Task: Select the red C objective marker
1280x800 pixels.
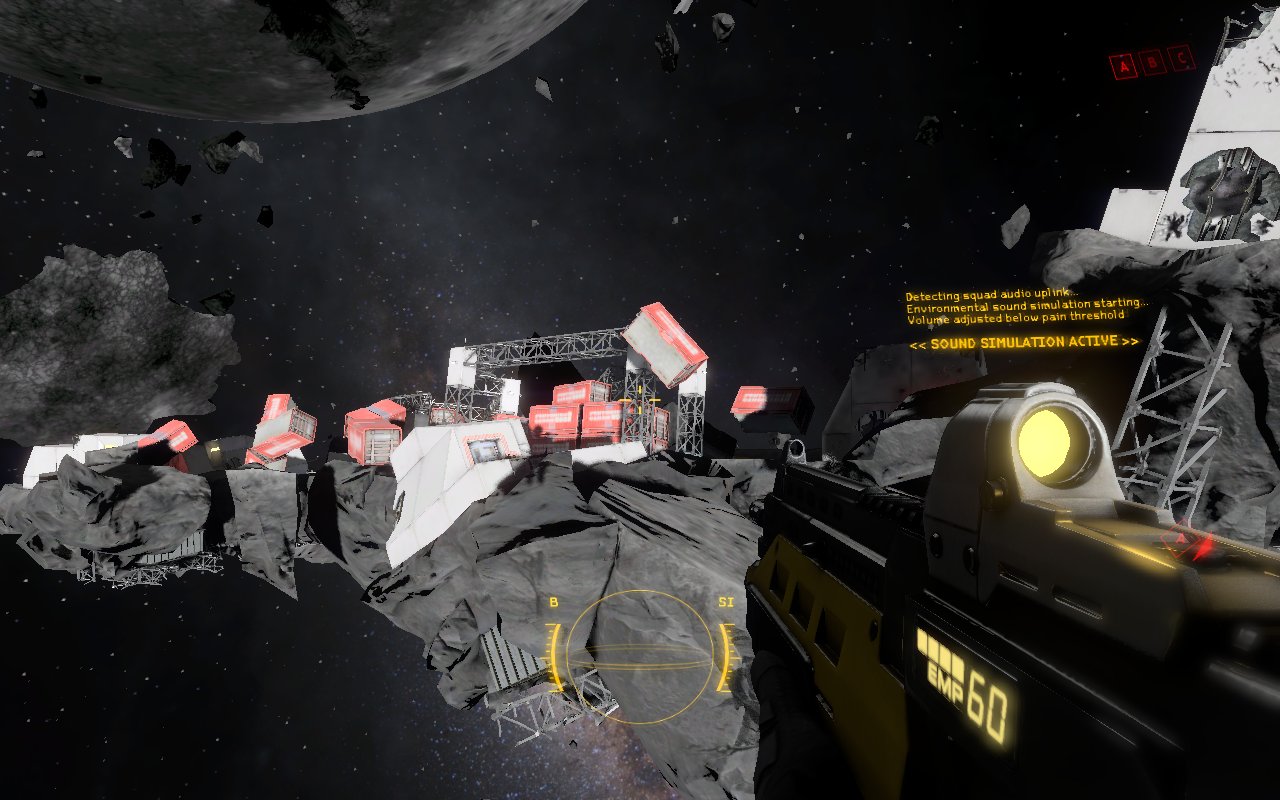Action: click(1182, 60)
